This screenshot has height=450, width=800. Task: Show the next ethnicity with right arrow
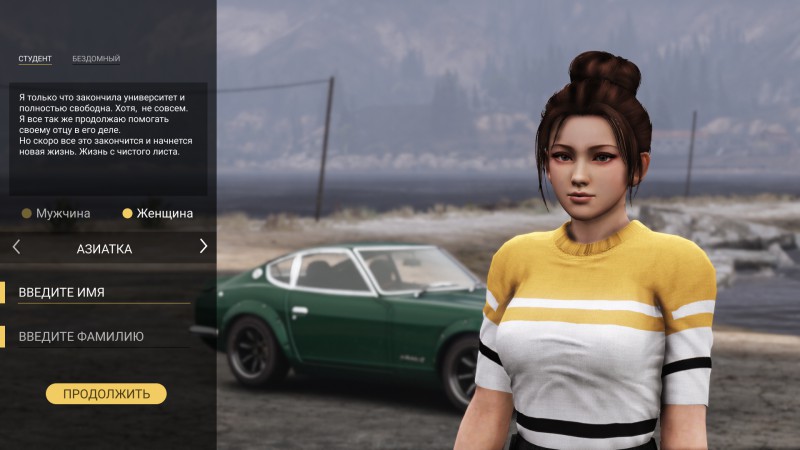tap(203, 247)
